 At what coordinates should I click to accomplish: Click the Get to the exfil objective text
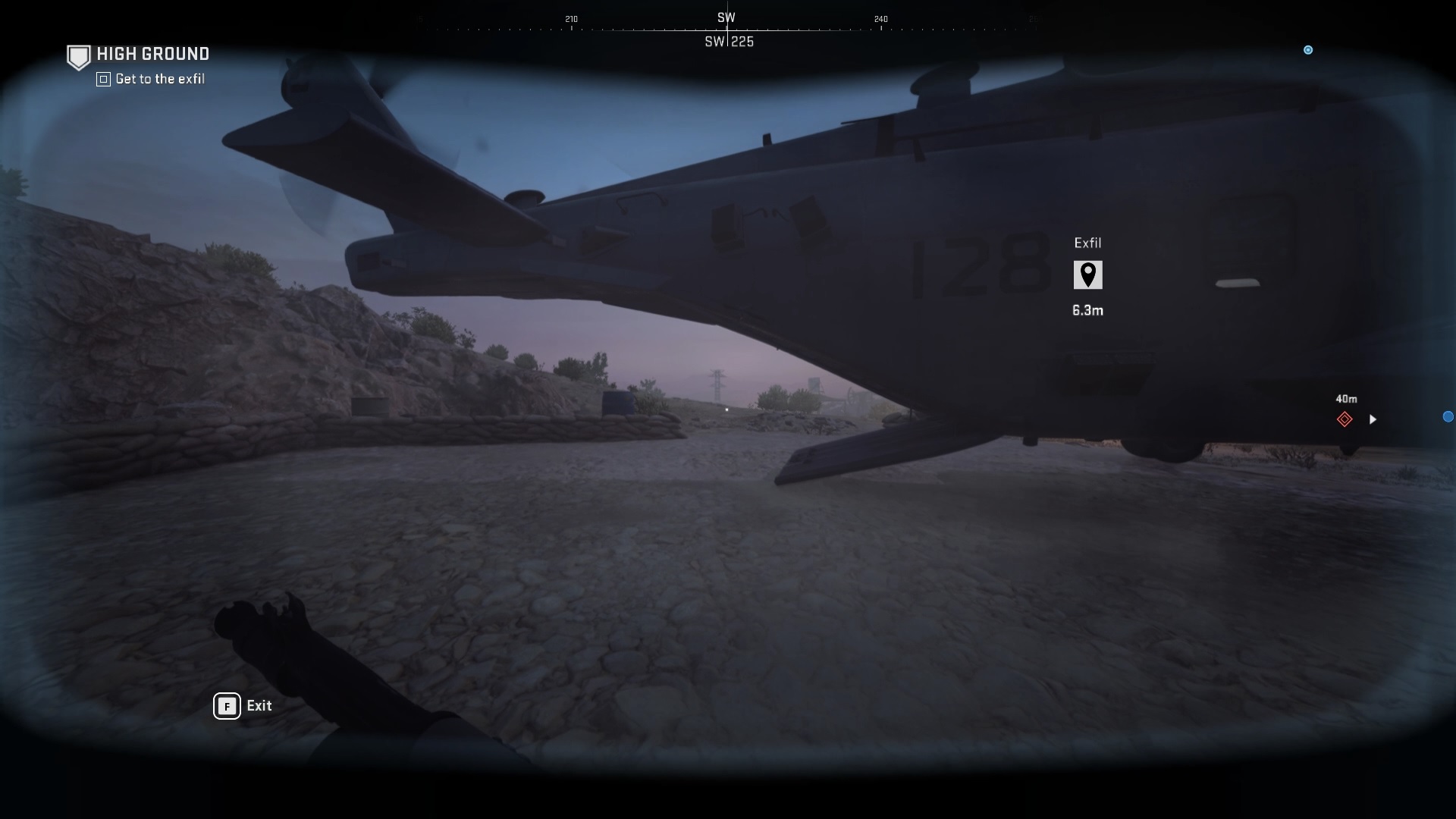coord(159,79)
